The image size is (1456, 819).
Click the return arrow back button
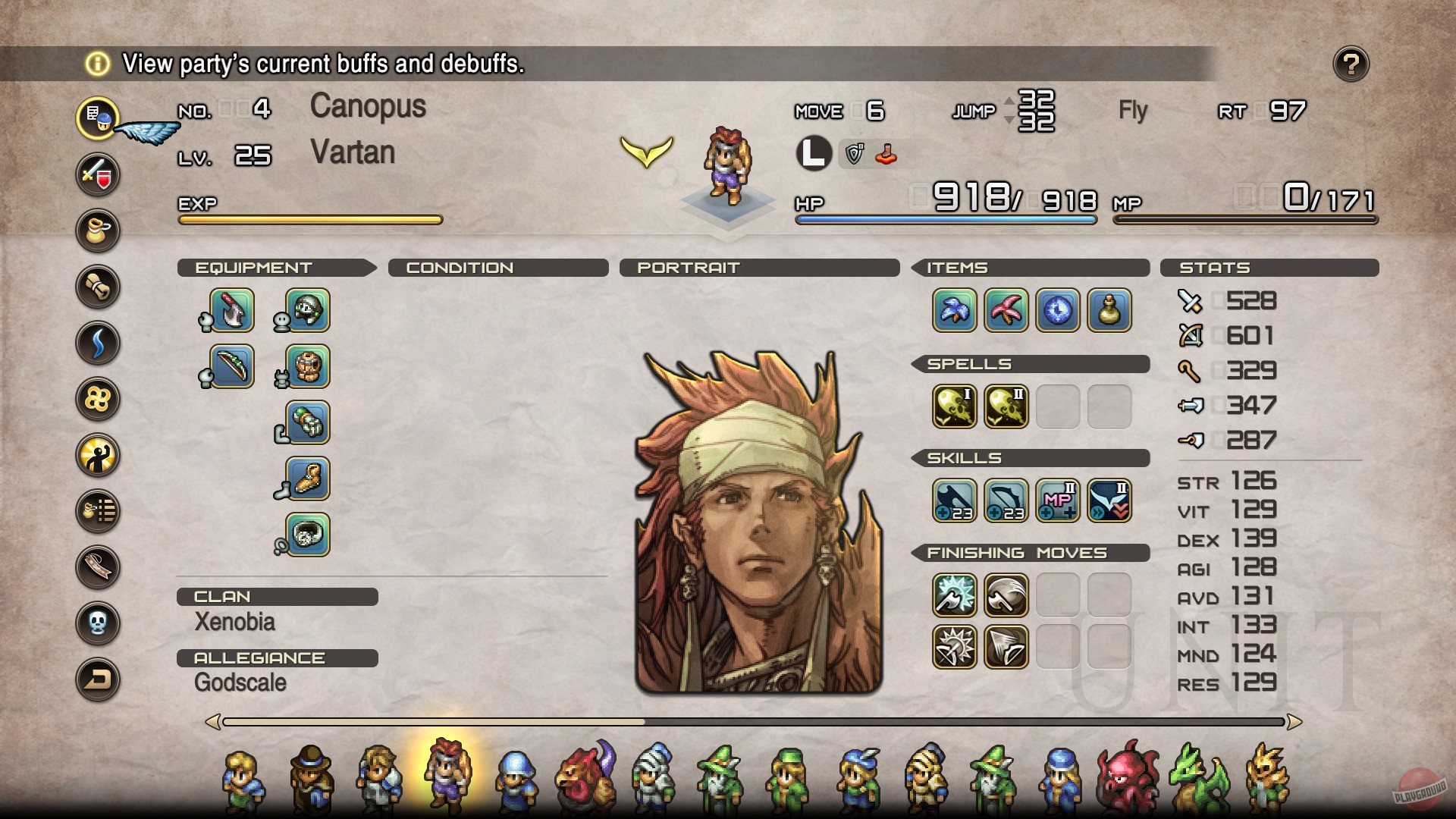98,679
